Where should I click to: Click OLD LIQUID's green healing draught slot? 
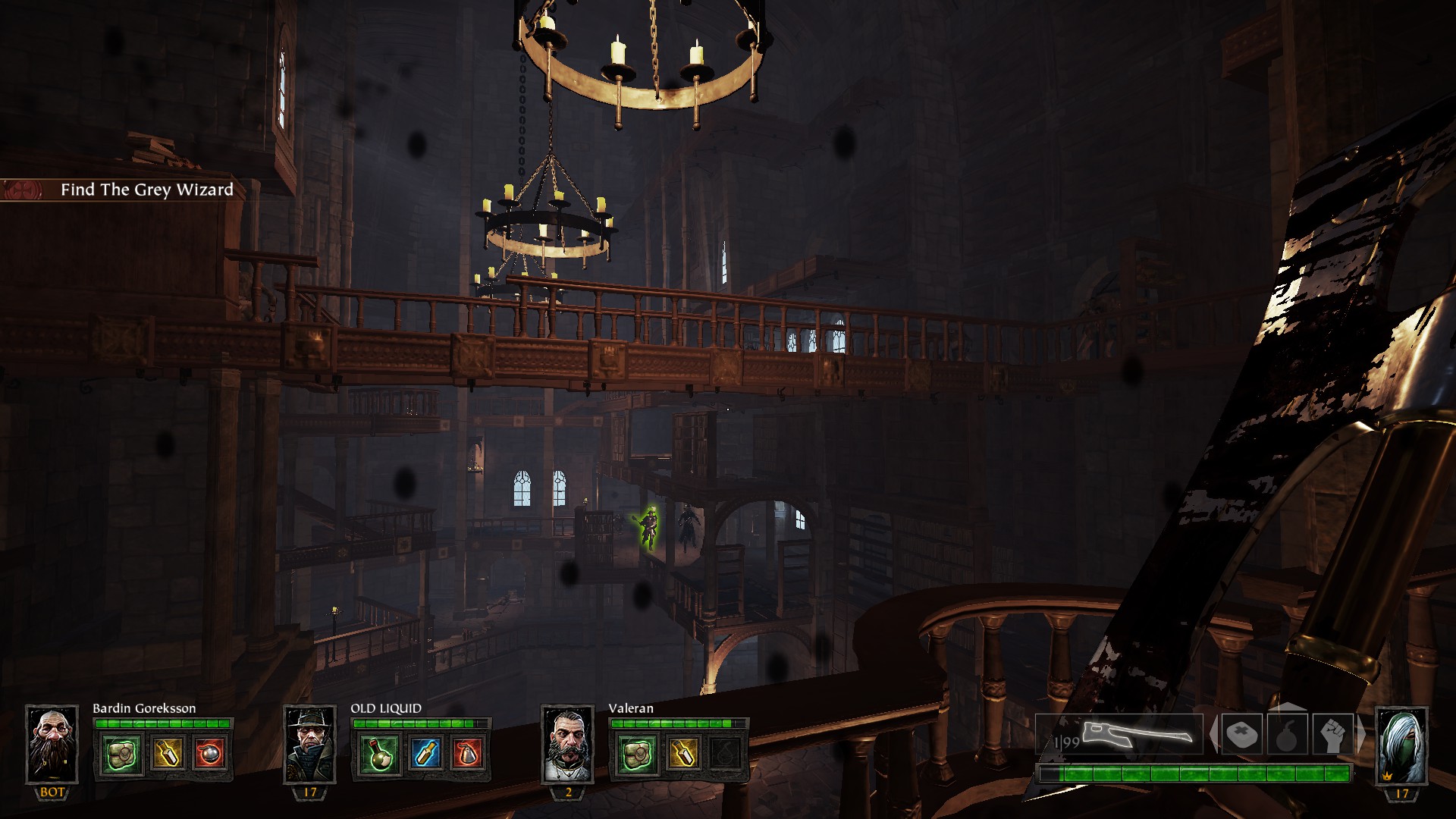pyautogui.click(x=380, y=753)
